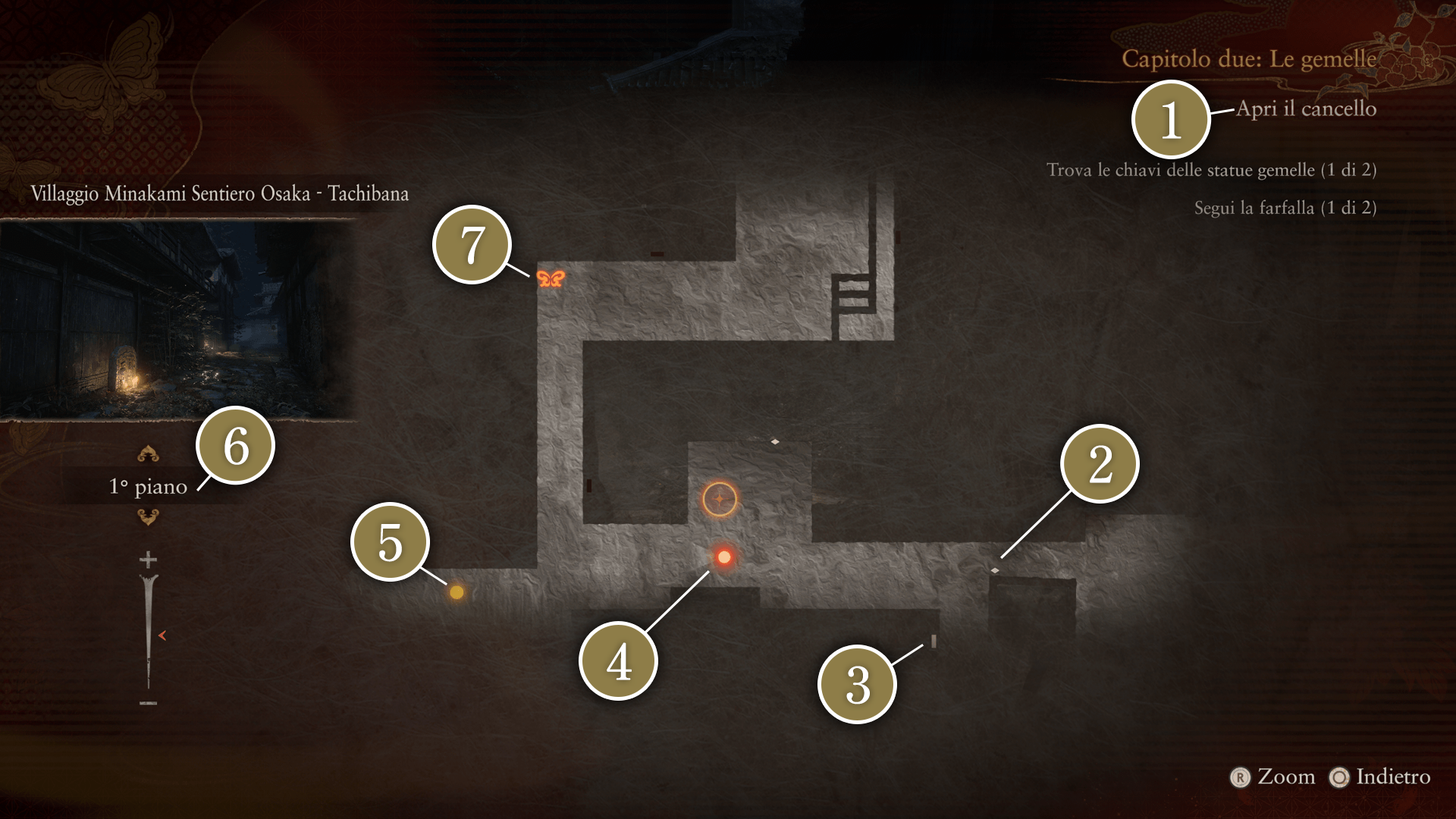Click the red zoom level indicator arrow
The image size is (1456, 819).
coord(162,635)
